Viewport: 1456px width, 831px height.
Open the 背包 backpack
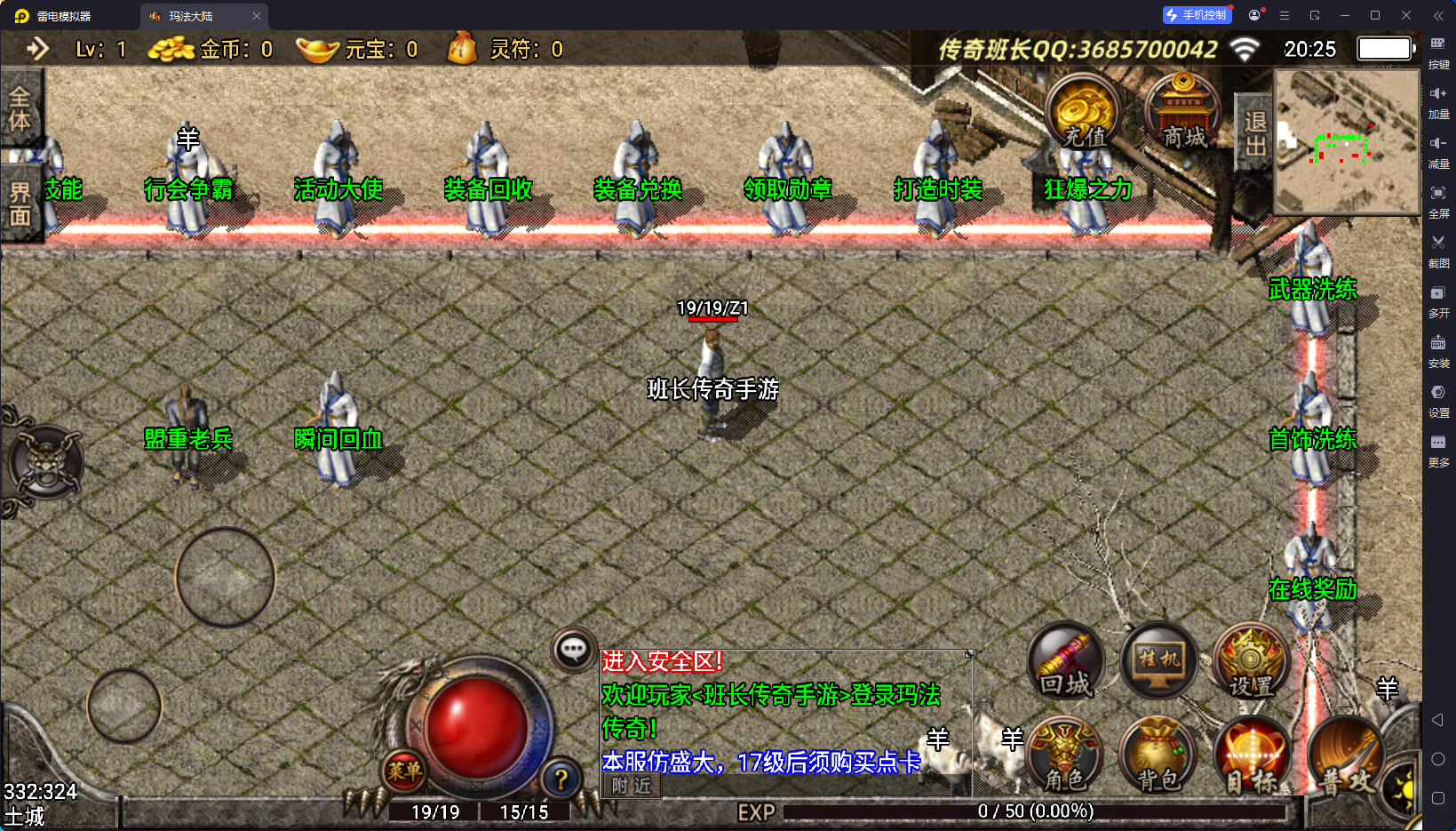click(x=1158, y=757)
